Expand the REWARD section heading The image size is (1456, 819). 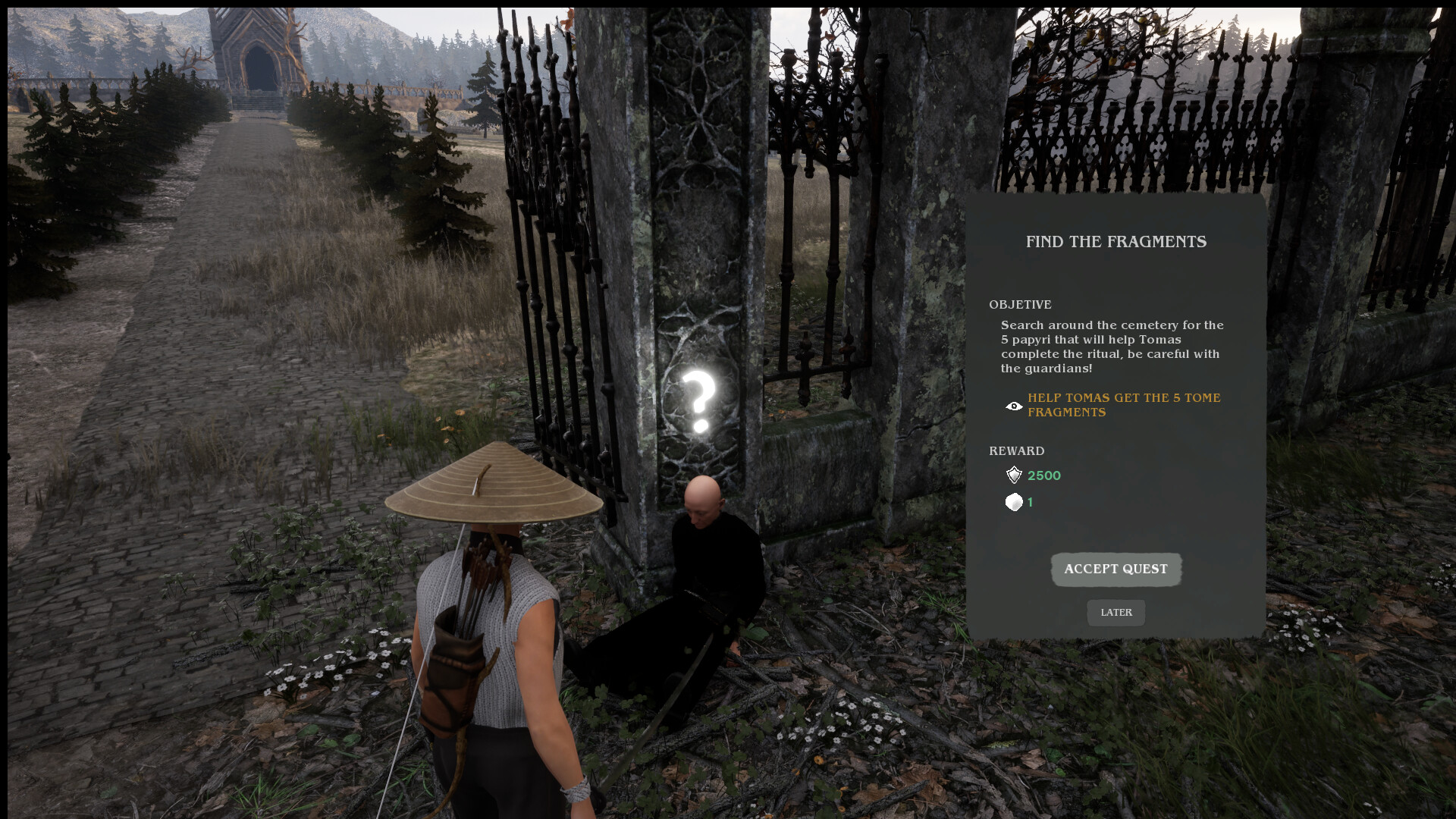1017,450
